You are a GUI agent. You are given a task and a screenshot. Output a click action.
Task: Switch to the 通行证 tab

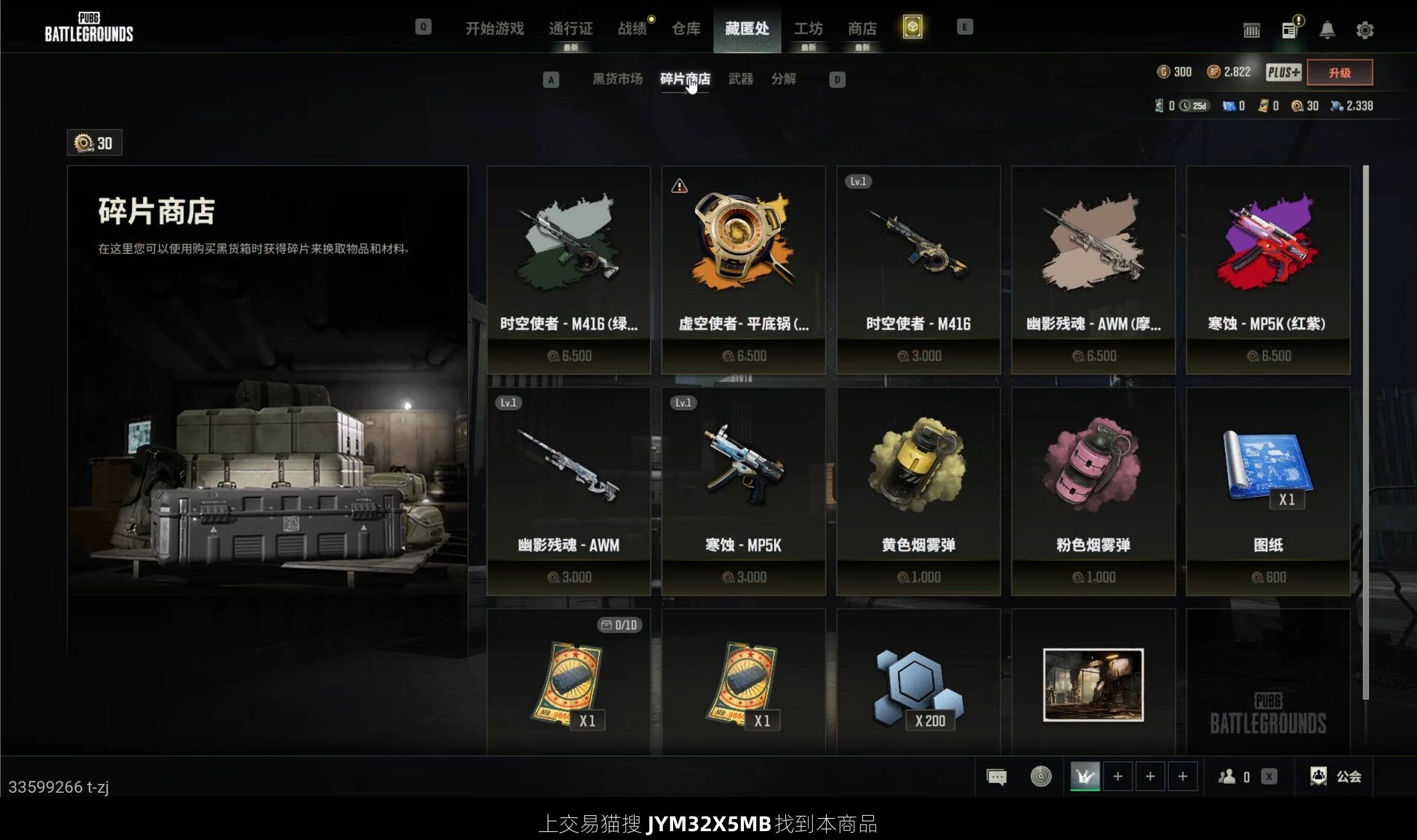click(570, 28)
